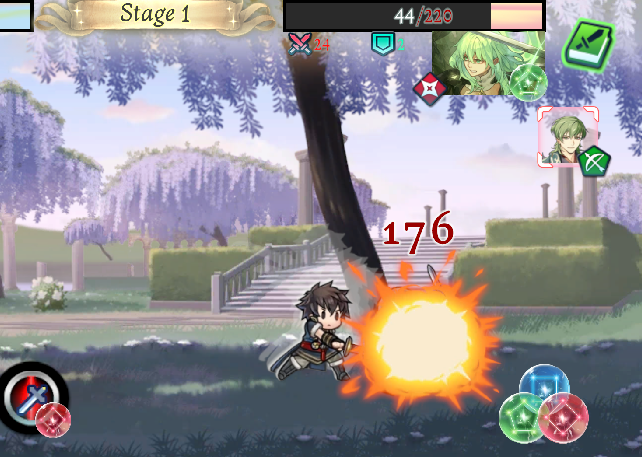Open the green sword book icon
Viewport: 642px width, 457px height.
click(589, 43)
